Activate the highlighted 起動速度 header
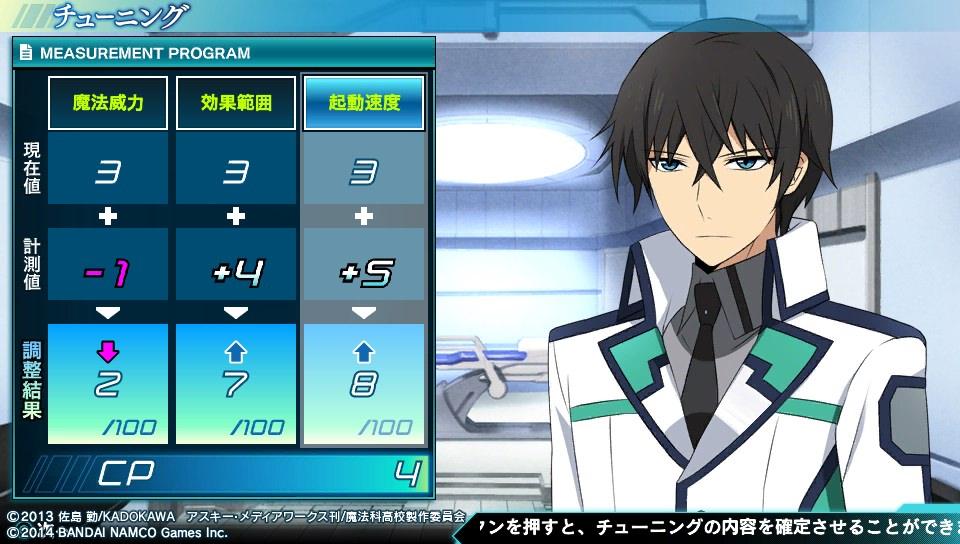Screen dimensions: 960x544 pyautogui.click(x=364, y=103)
